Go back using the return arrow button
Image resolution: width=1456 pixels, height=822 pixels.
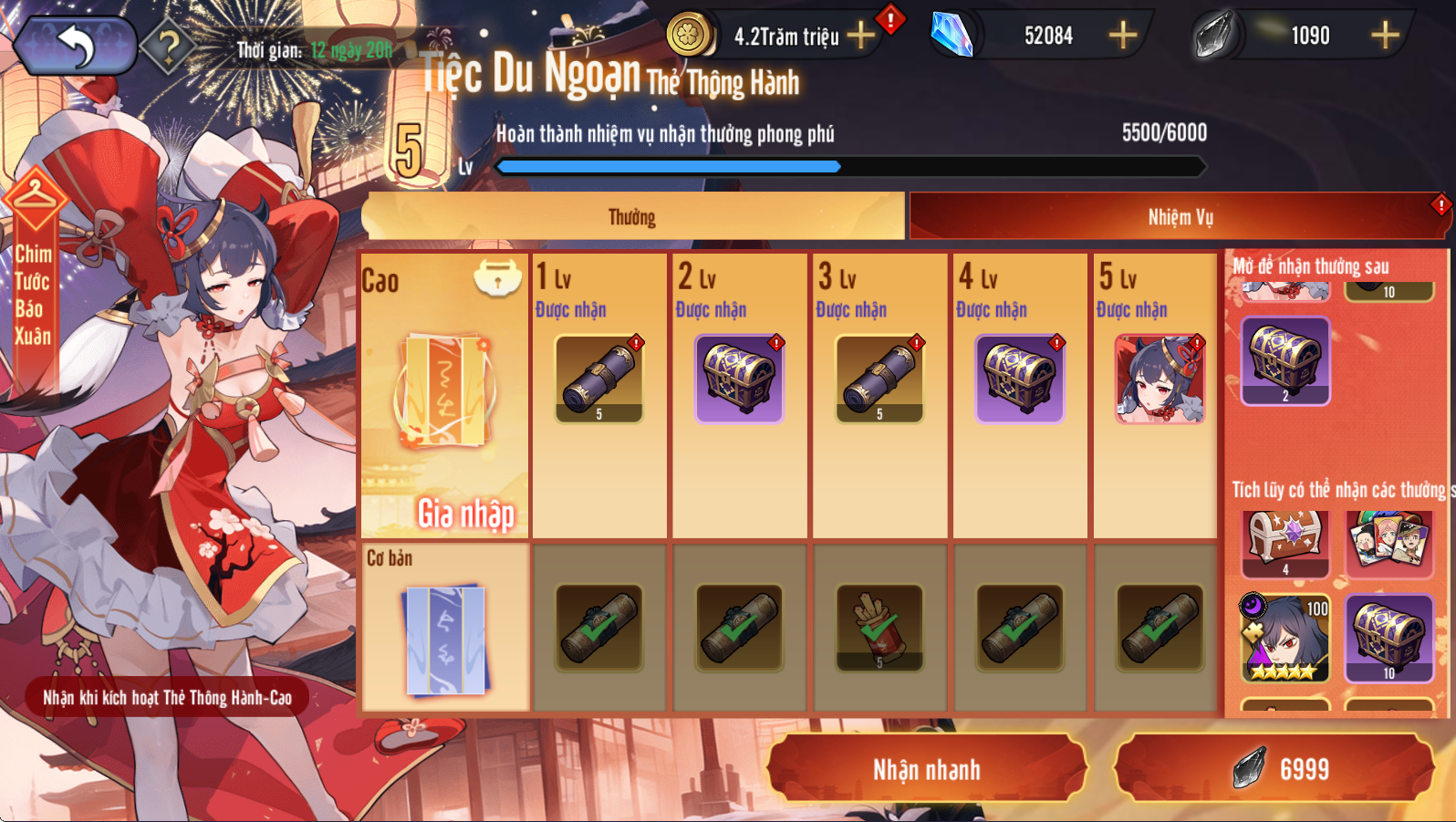[x=75, y=45]
